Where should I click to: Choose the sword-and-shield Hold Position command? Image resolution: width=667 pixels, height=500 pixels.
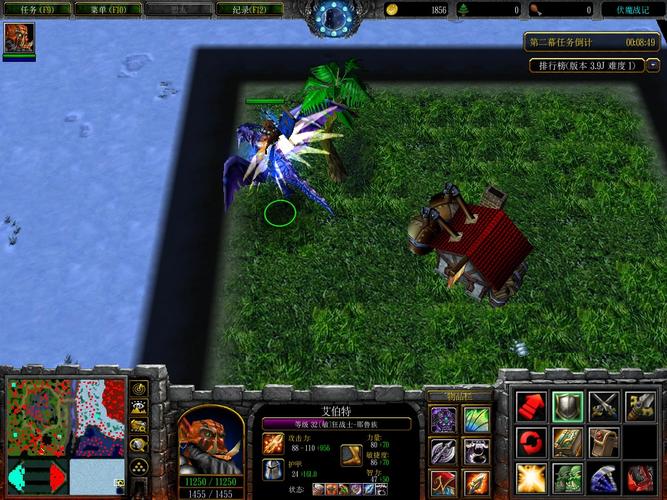click(639, 406)
